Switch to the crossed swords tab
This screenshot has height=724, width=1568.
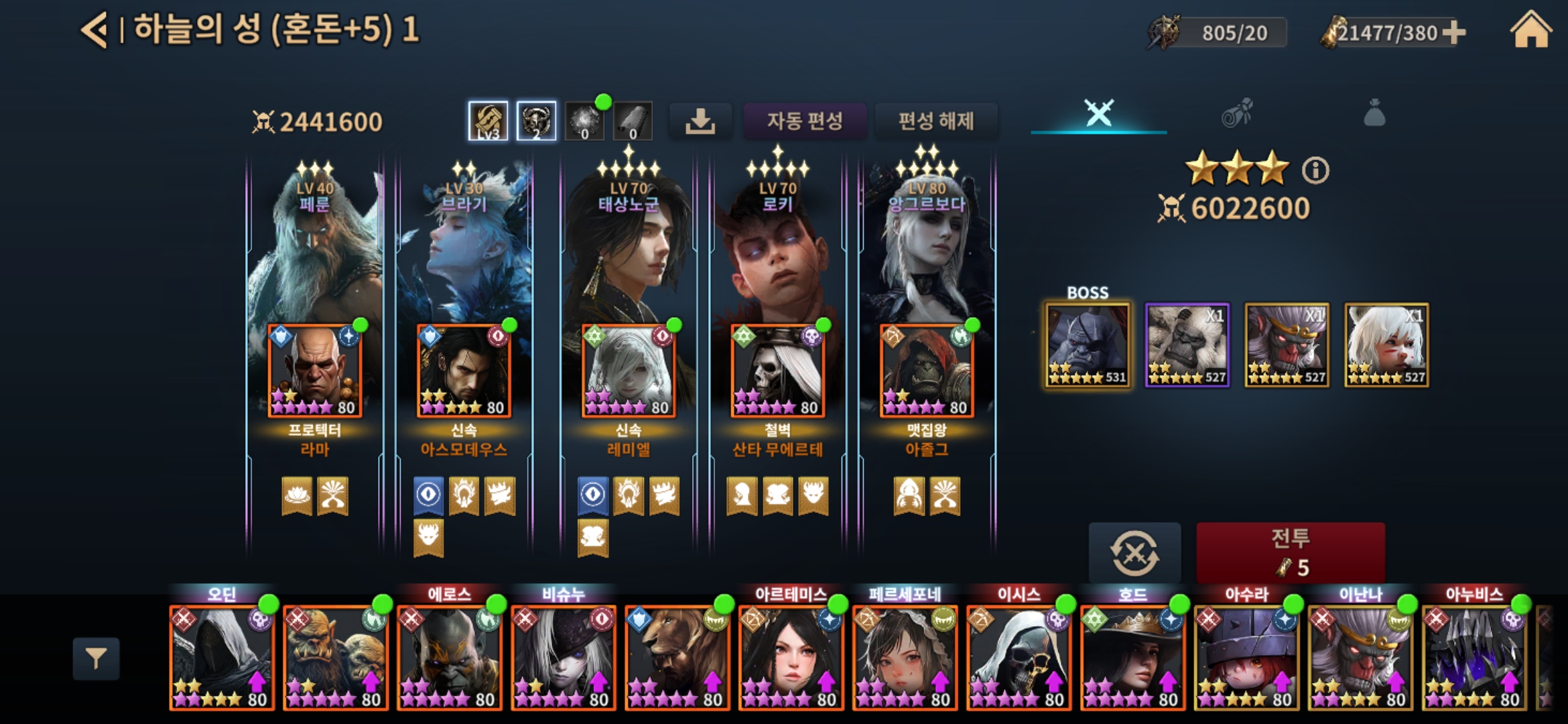[1099, 113]
